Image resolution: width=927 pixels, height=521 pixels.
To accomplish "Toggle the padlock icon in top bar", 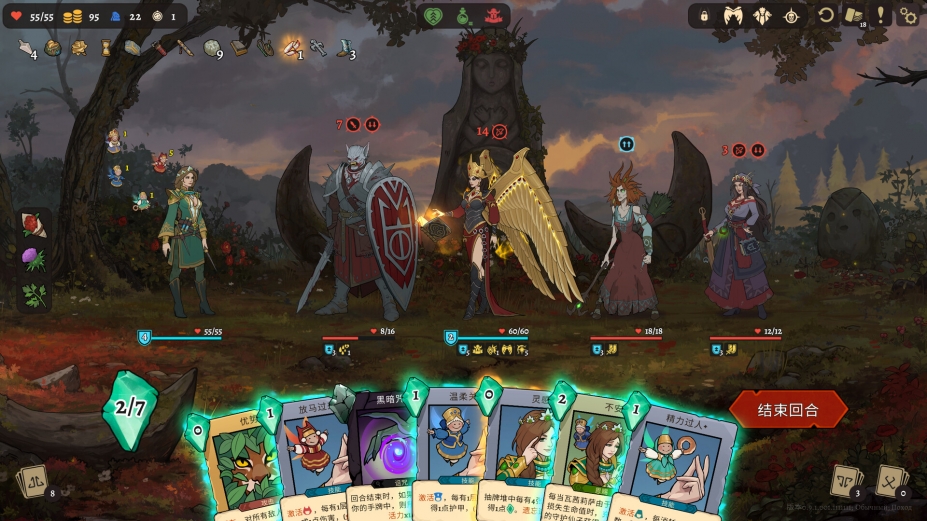I will tap(704, 16).
